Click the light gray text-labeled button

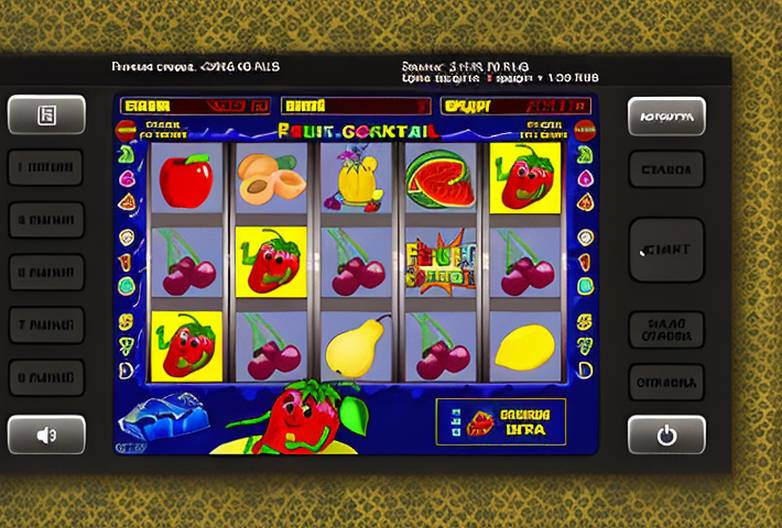pos(666,116)
